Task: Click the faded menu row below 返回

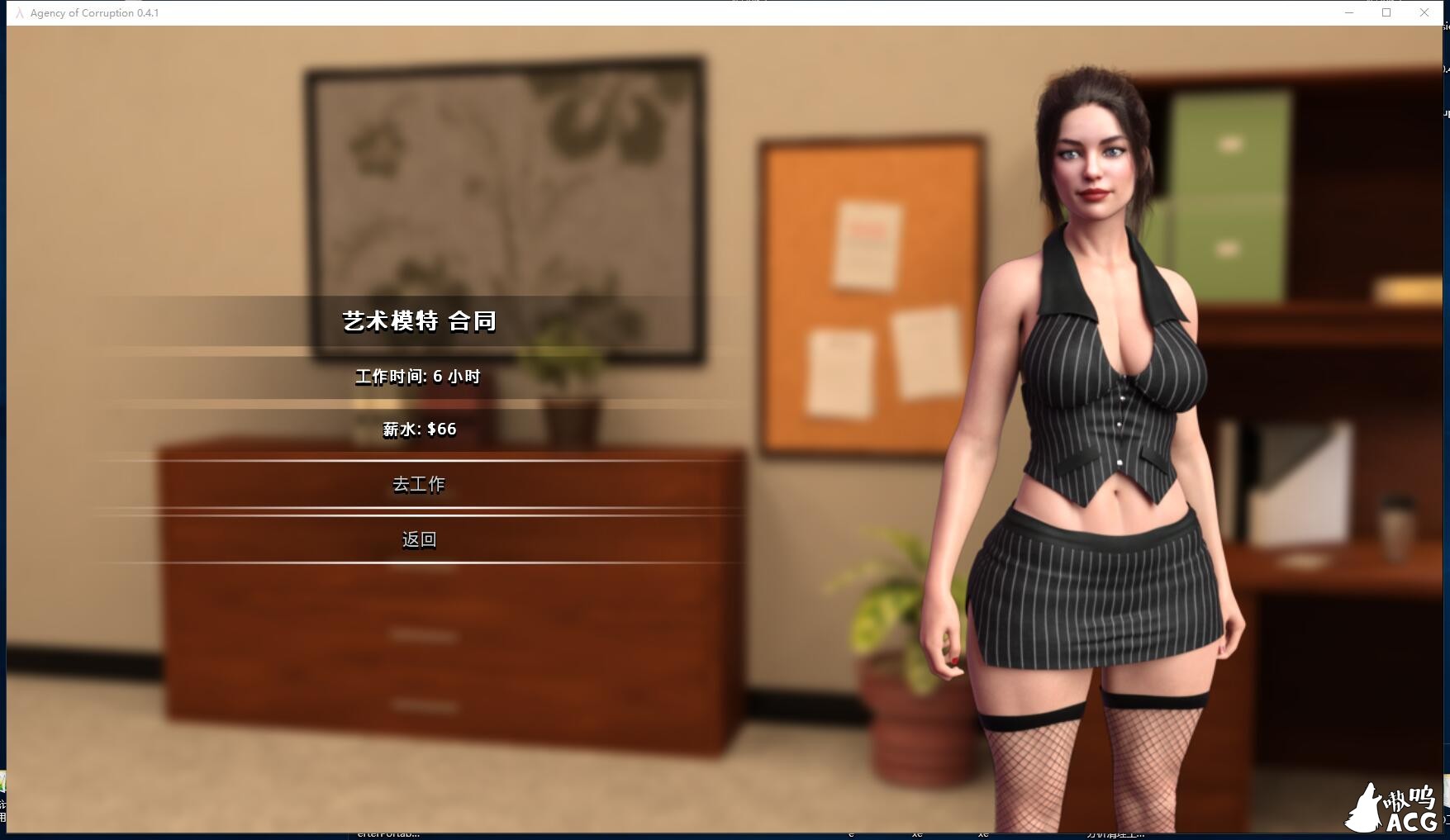Action: coord(420,636)
